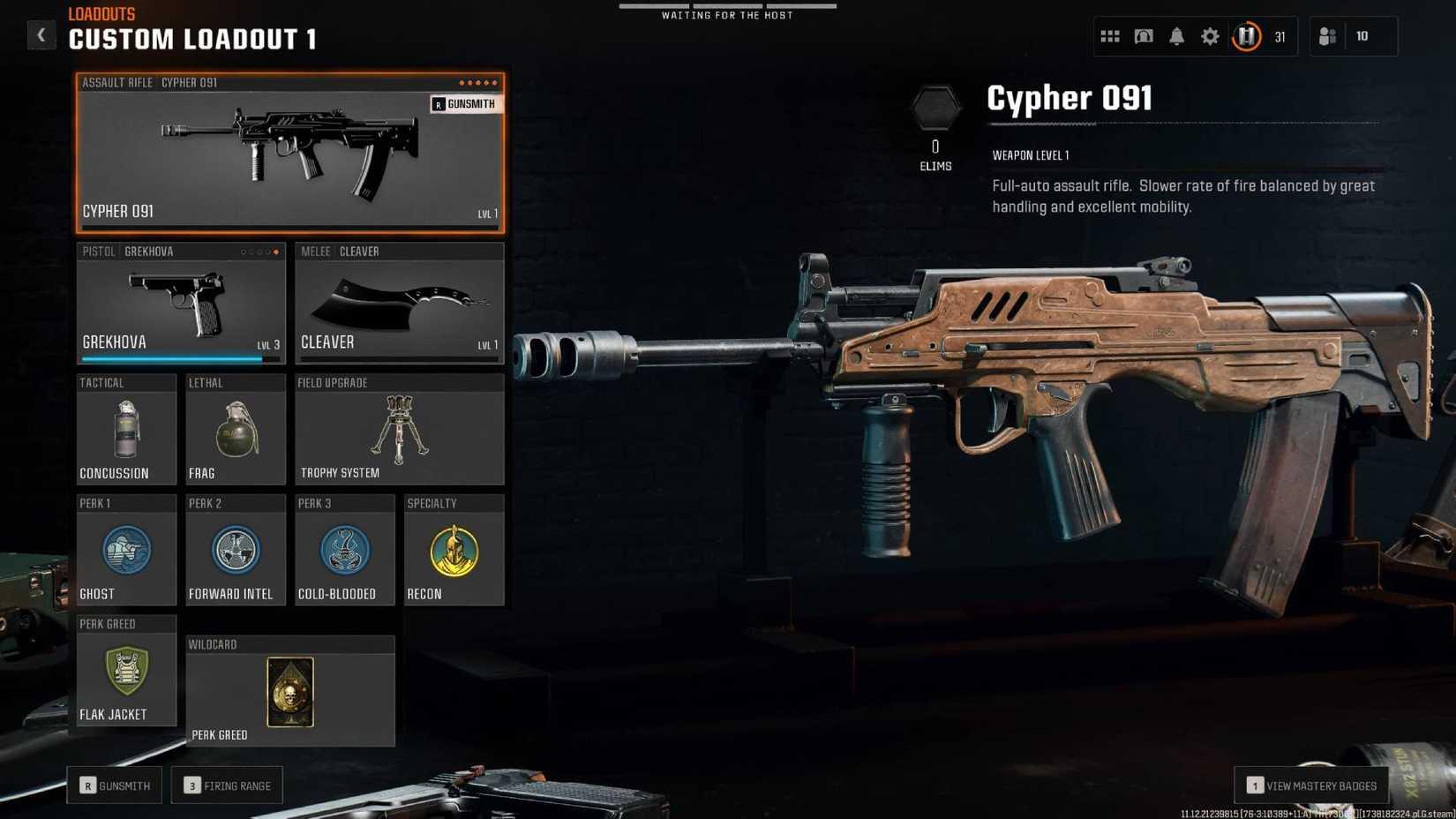The height and width of the screenshot is (819, 1456).
Task: Open the social friends panel
Action: (1328, 35)
